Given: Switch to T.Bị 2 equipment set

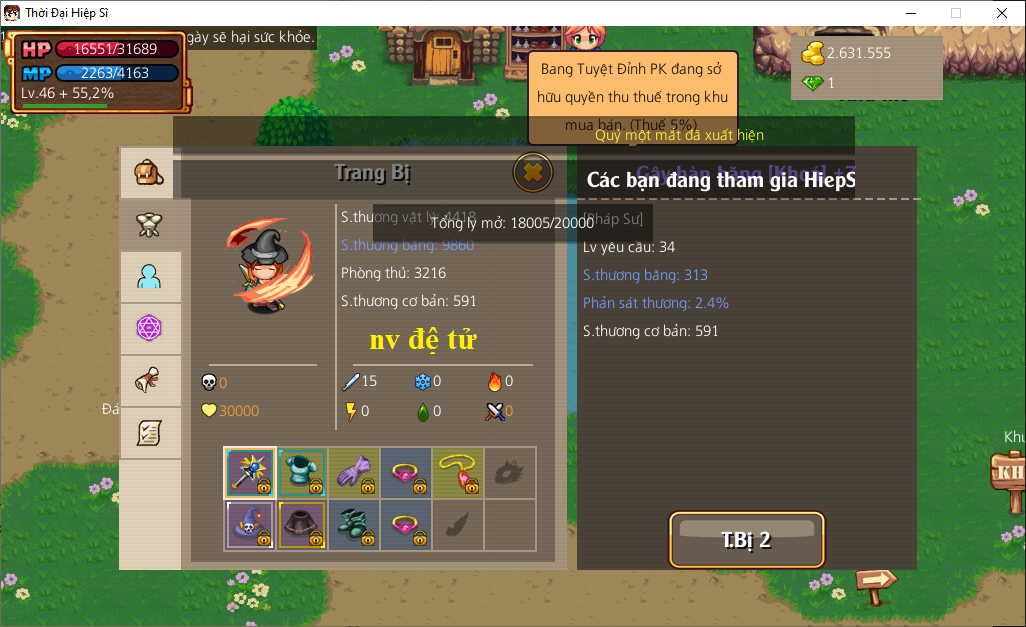Looking at the screenshot, I should (x=746, y=540).
